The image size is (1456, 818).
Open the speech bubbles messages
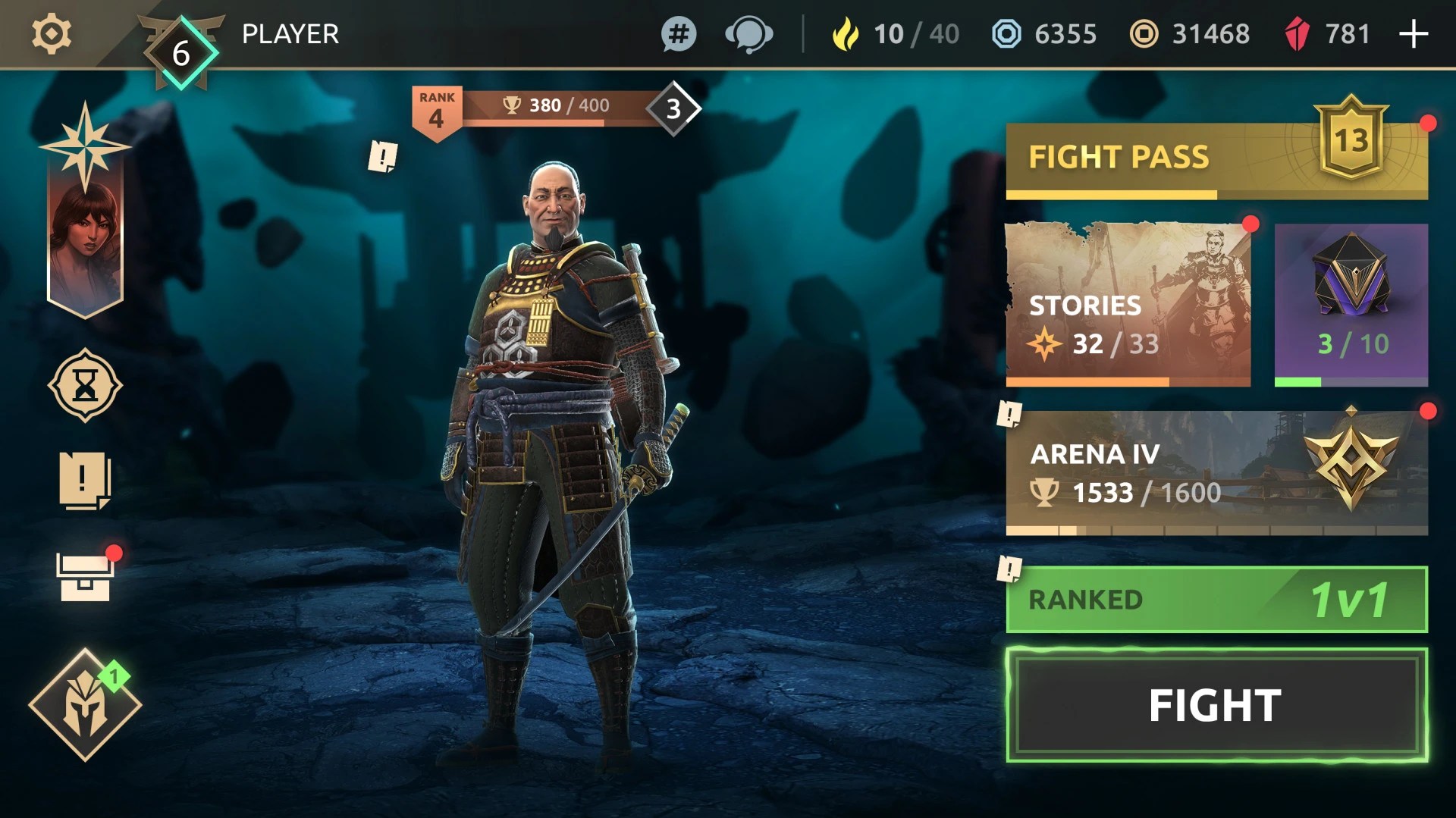click(748, 34)
